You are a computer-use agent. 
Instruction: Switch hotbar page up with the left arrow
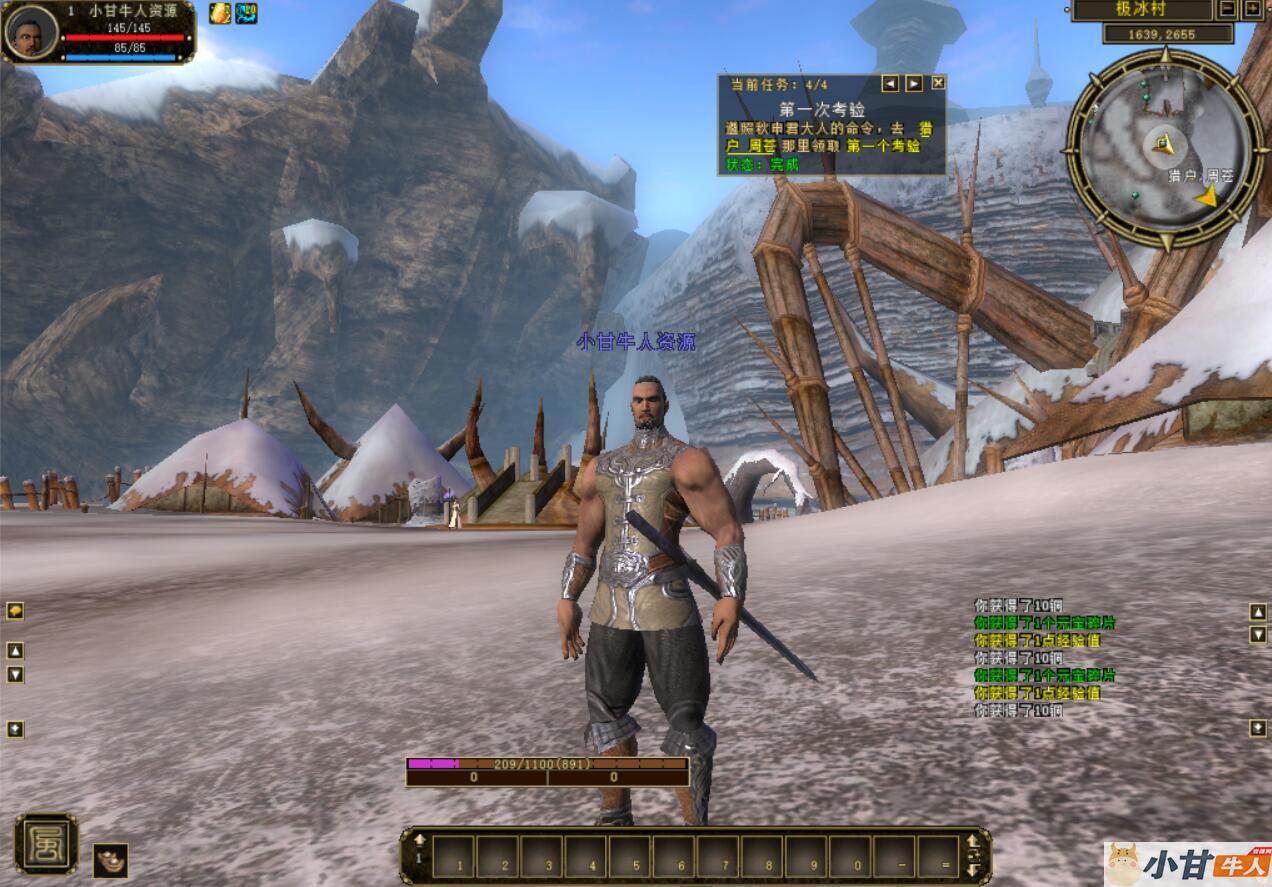(x=420, y=840)
